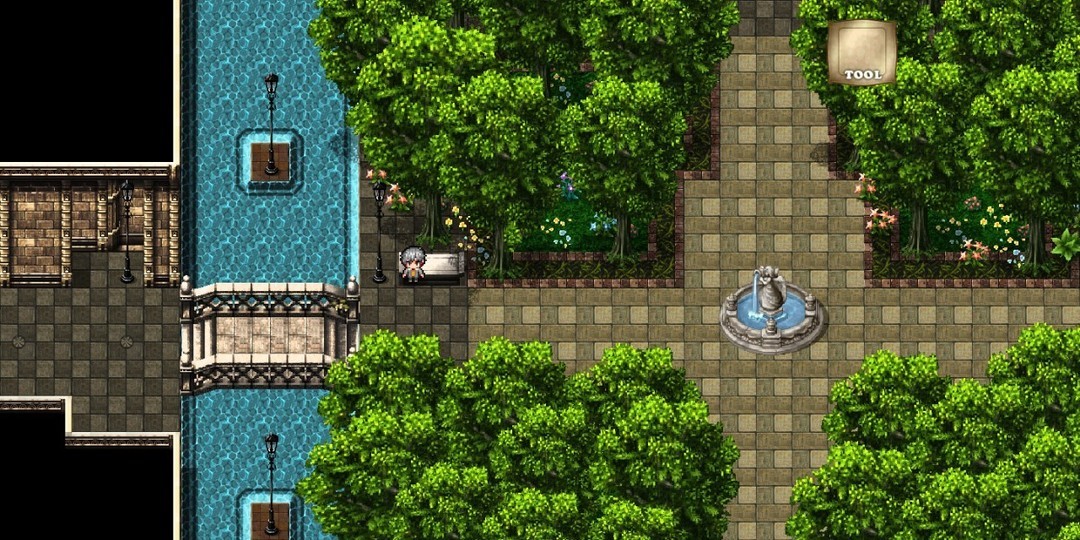Open the TOOL menu button
1080x540 pixels.
pos(861,53)
